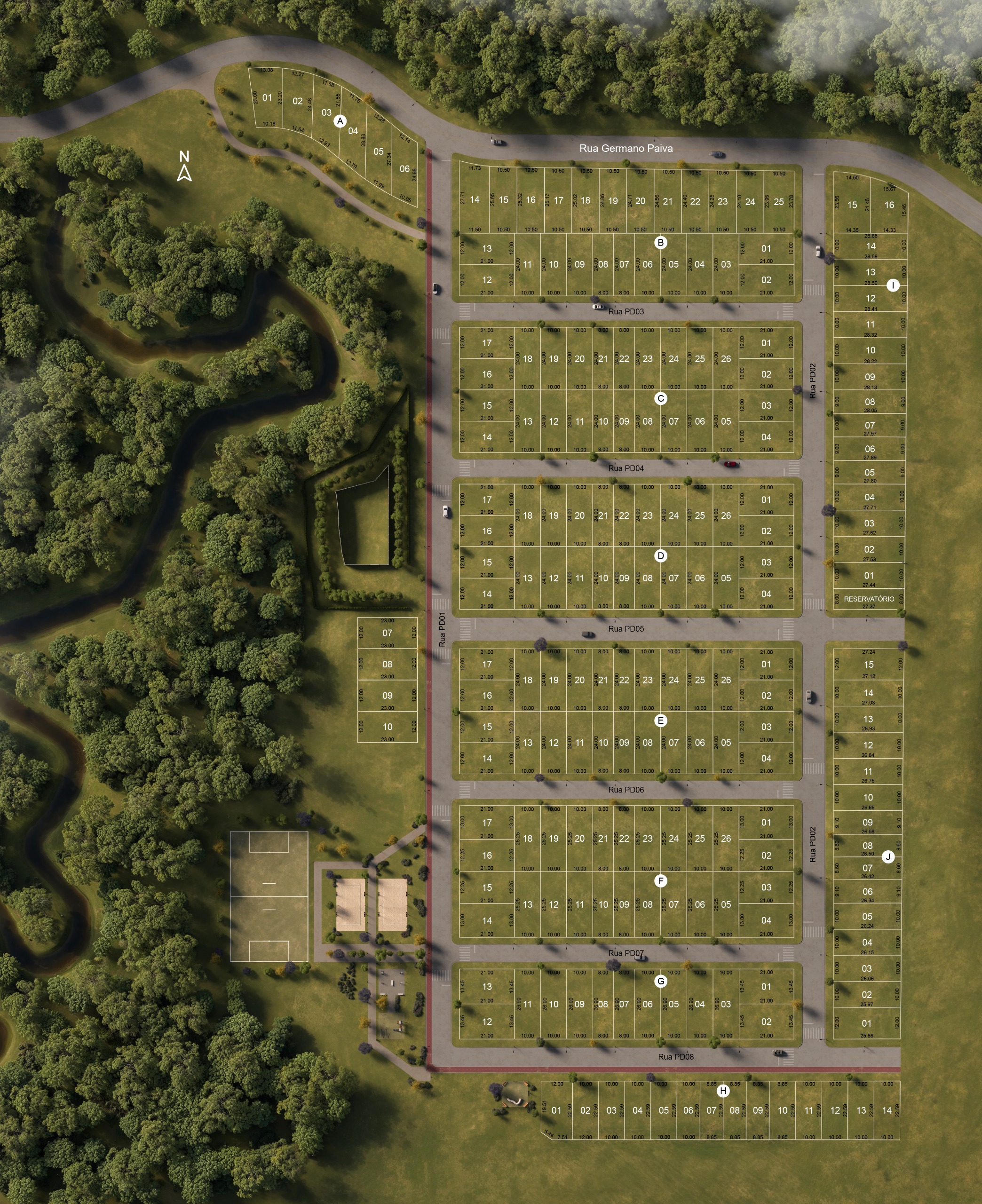This screenshot has width=982, height=1204.
Task: Choose the block C circle marker
Action: 660,398
